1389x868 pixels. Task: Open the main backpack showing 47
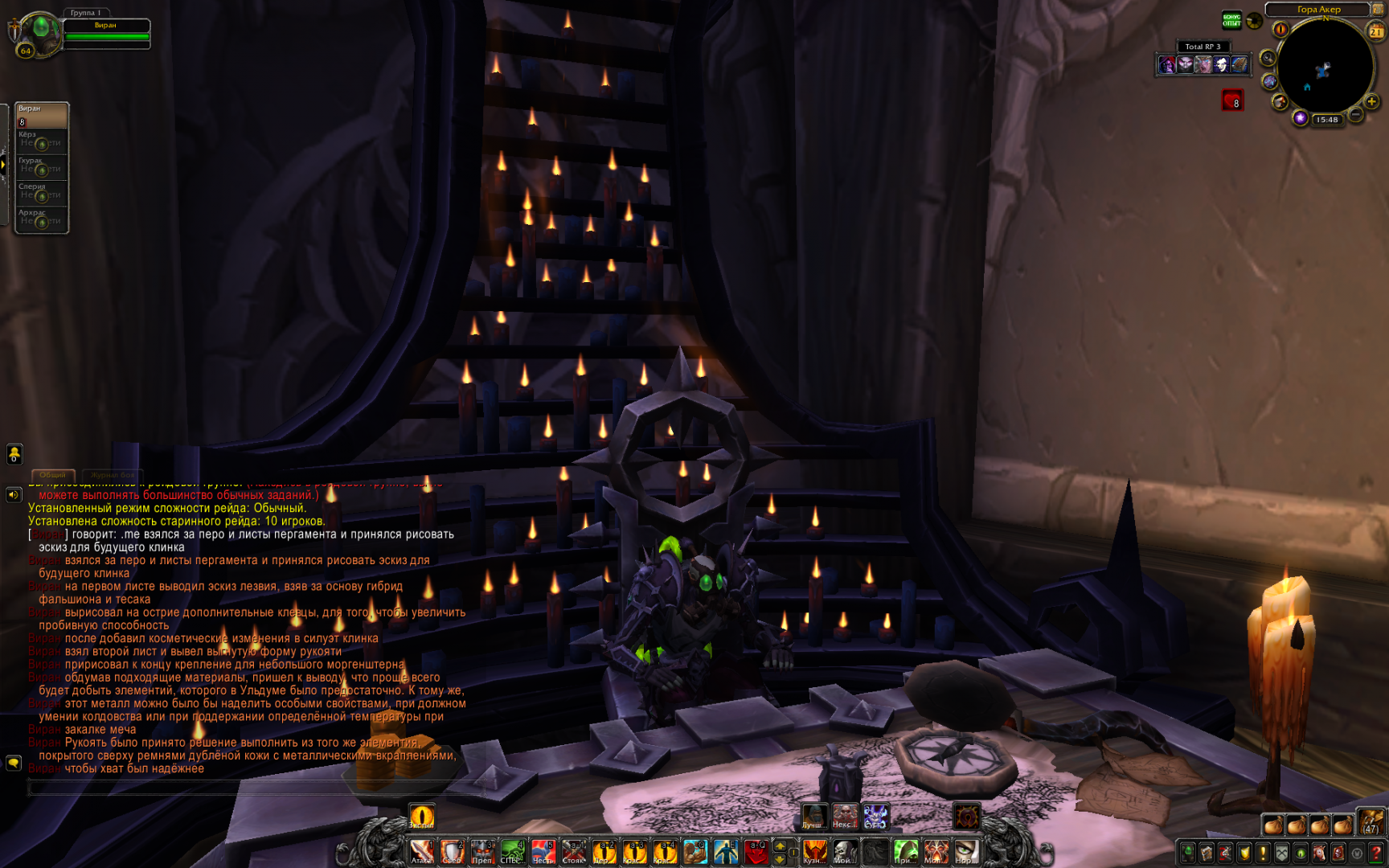(x=1371, y=823)
